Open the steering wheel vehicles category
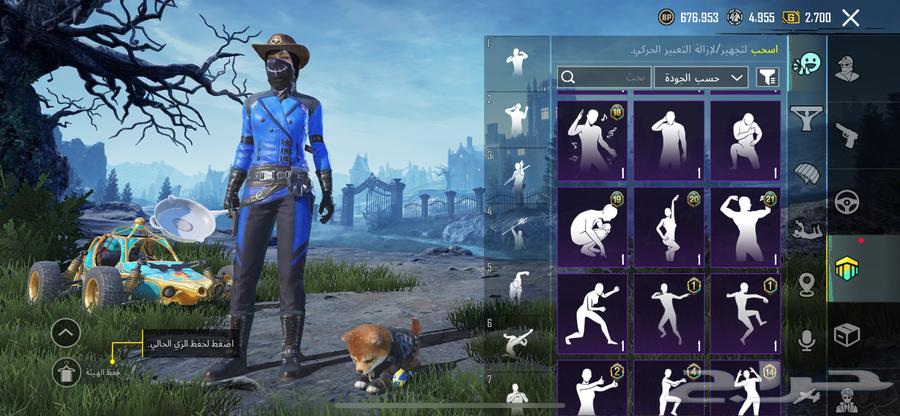 (x=847, y=201)
